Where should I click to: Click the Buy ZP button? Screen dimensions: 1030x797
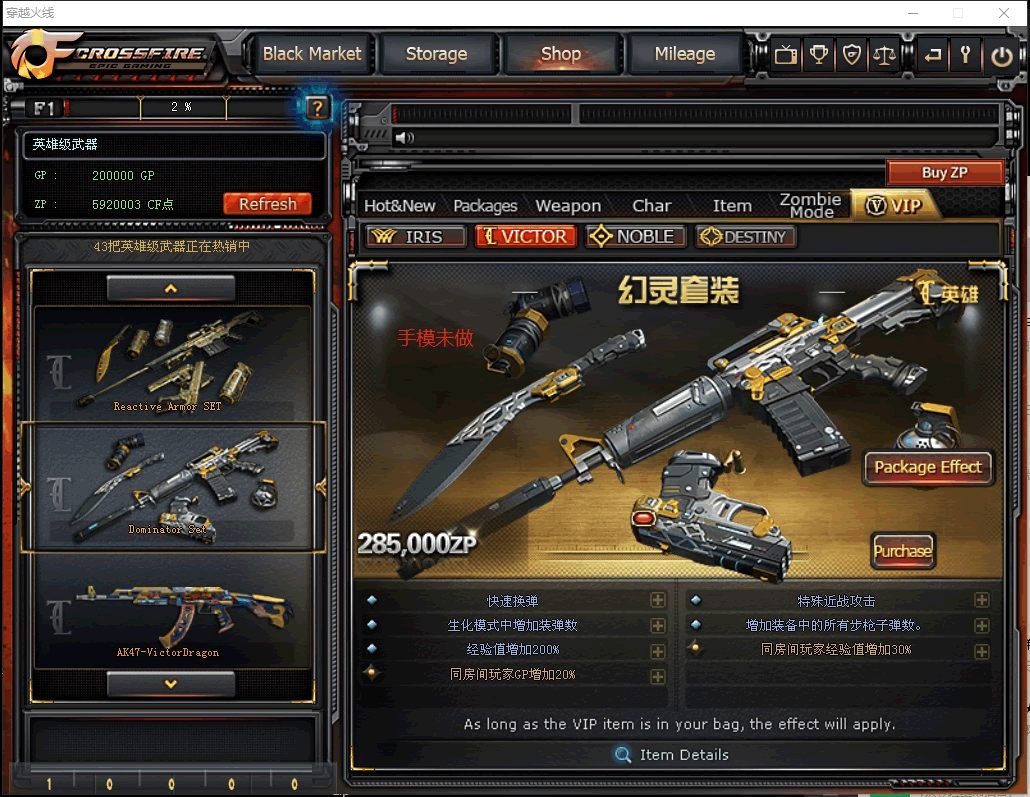click(x=944, y=172)
